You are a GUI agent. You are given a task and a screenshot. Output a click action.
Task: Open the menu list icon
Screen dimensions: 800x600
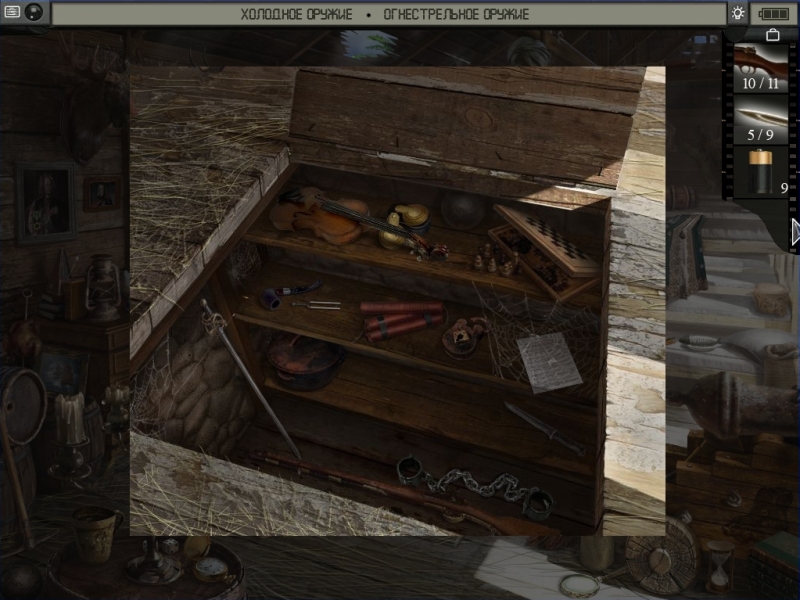[10, 13]
